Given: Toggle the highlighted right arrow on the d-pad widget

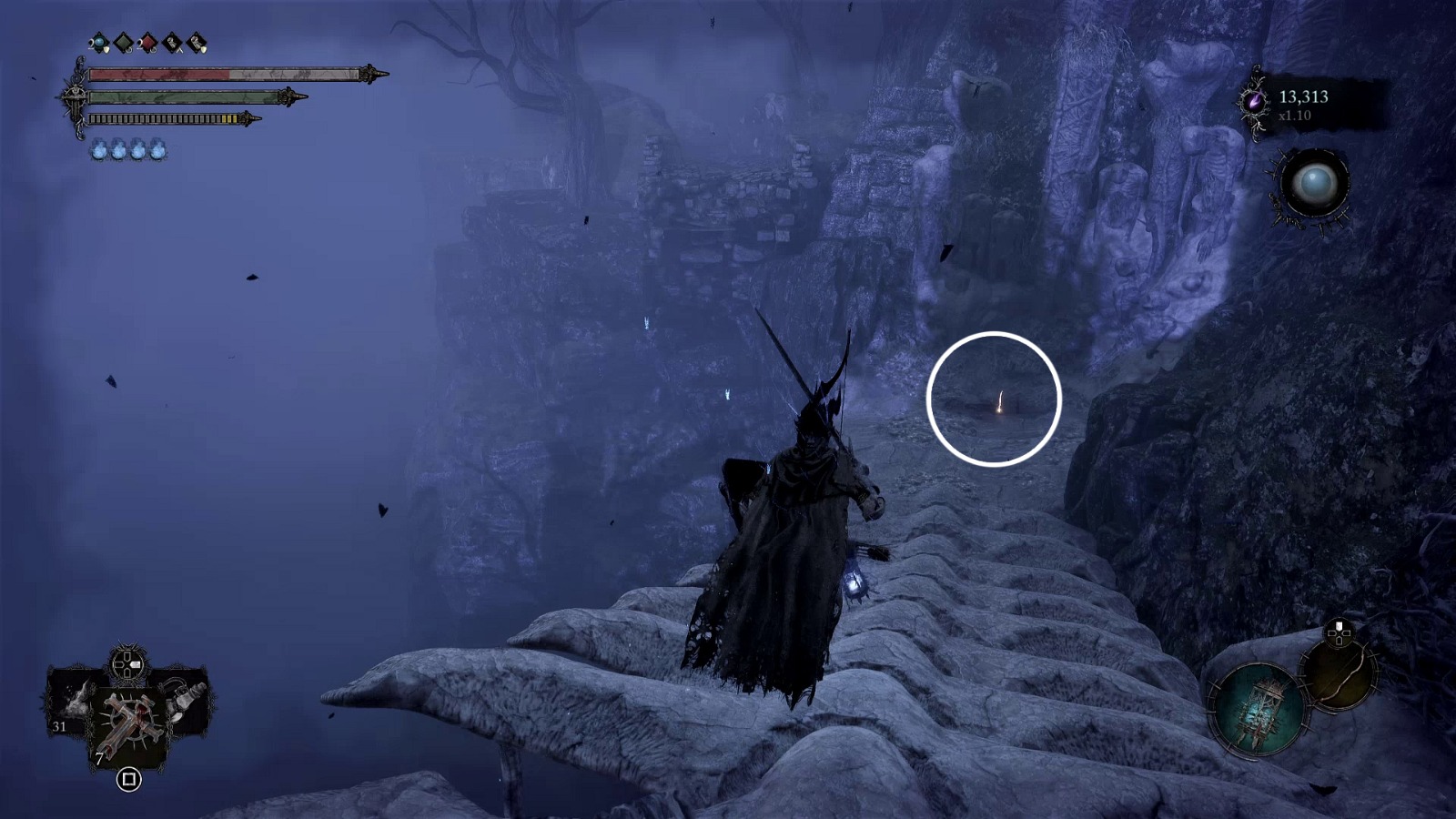Looking at the screenshot, I should tap(135, 662).
